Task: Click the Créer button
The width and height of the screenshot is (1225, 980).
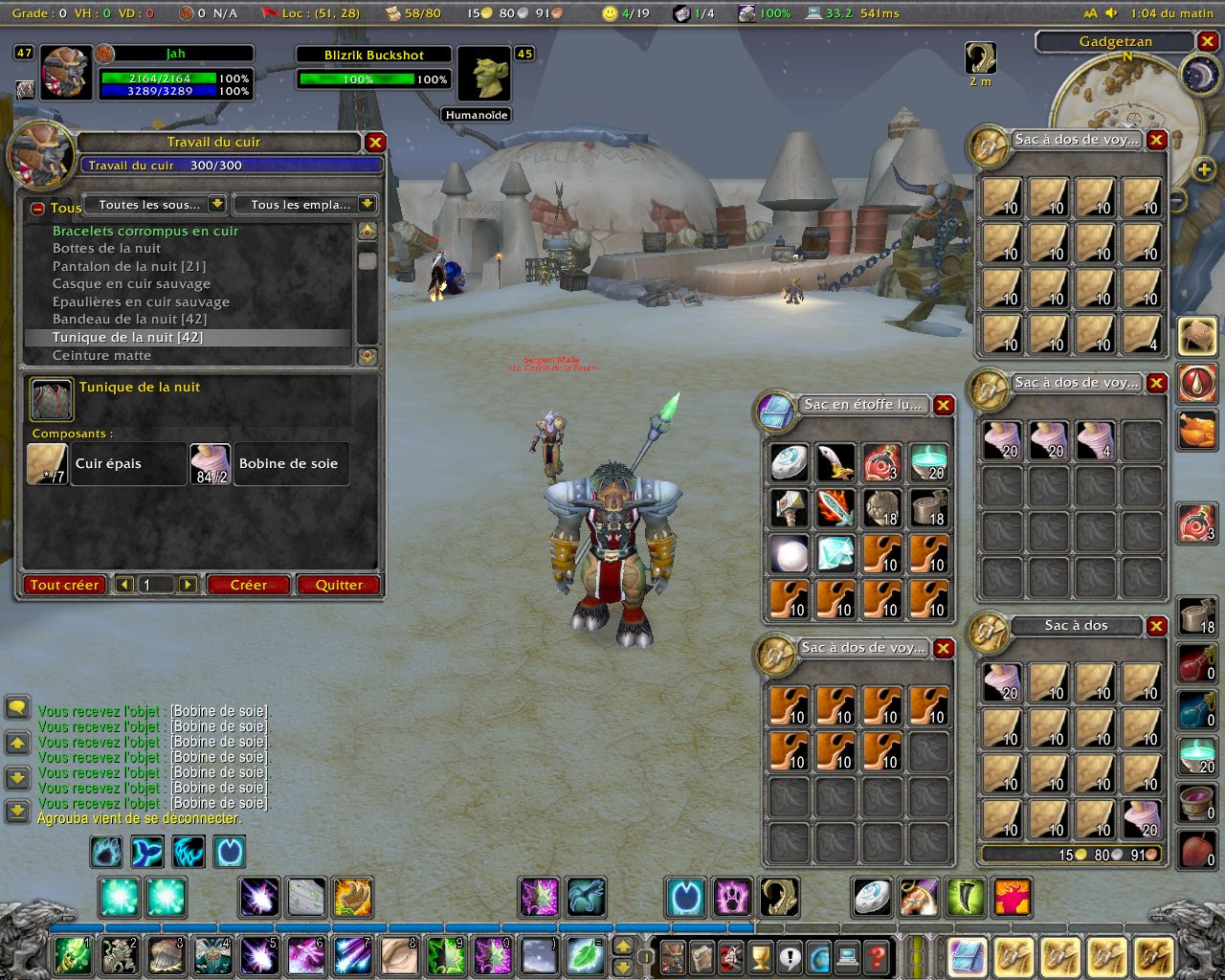Action: click(x=248, y=585)
